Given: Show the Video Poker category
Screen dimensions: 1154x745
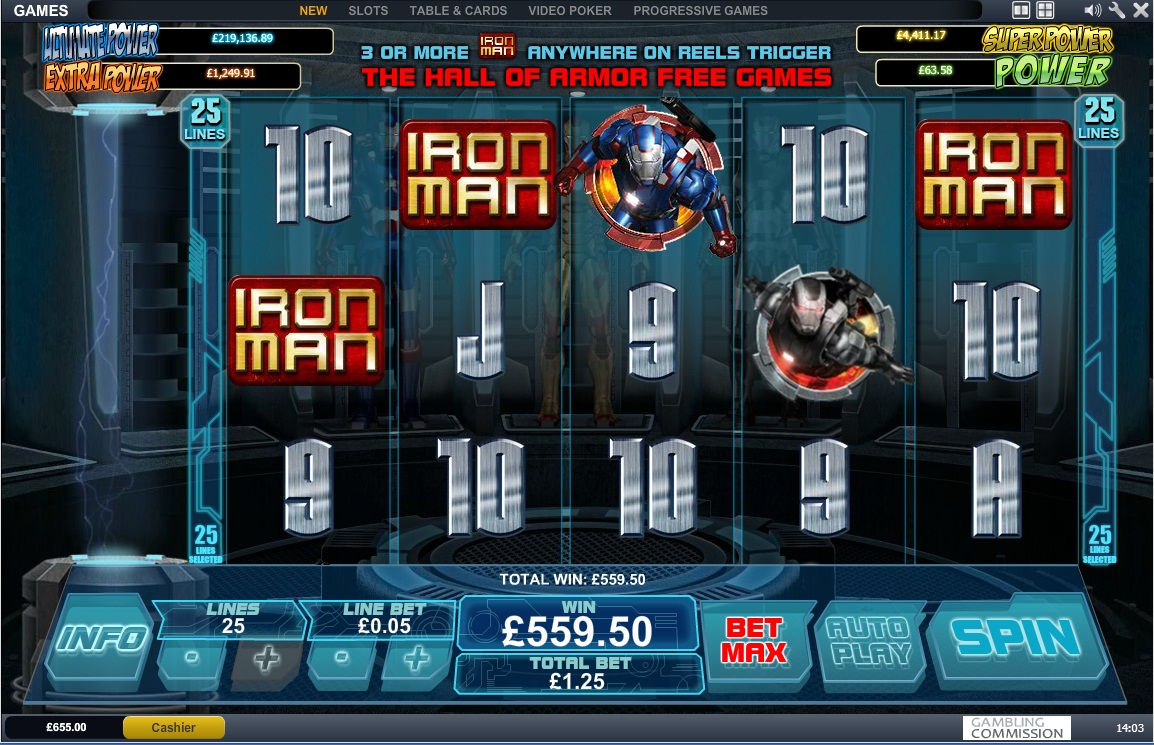Looking at the screenshot, I should click(569, 11).
